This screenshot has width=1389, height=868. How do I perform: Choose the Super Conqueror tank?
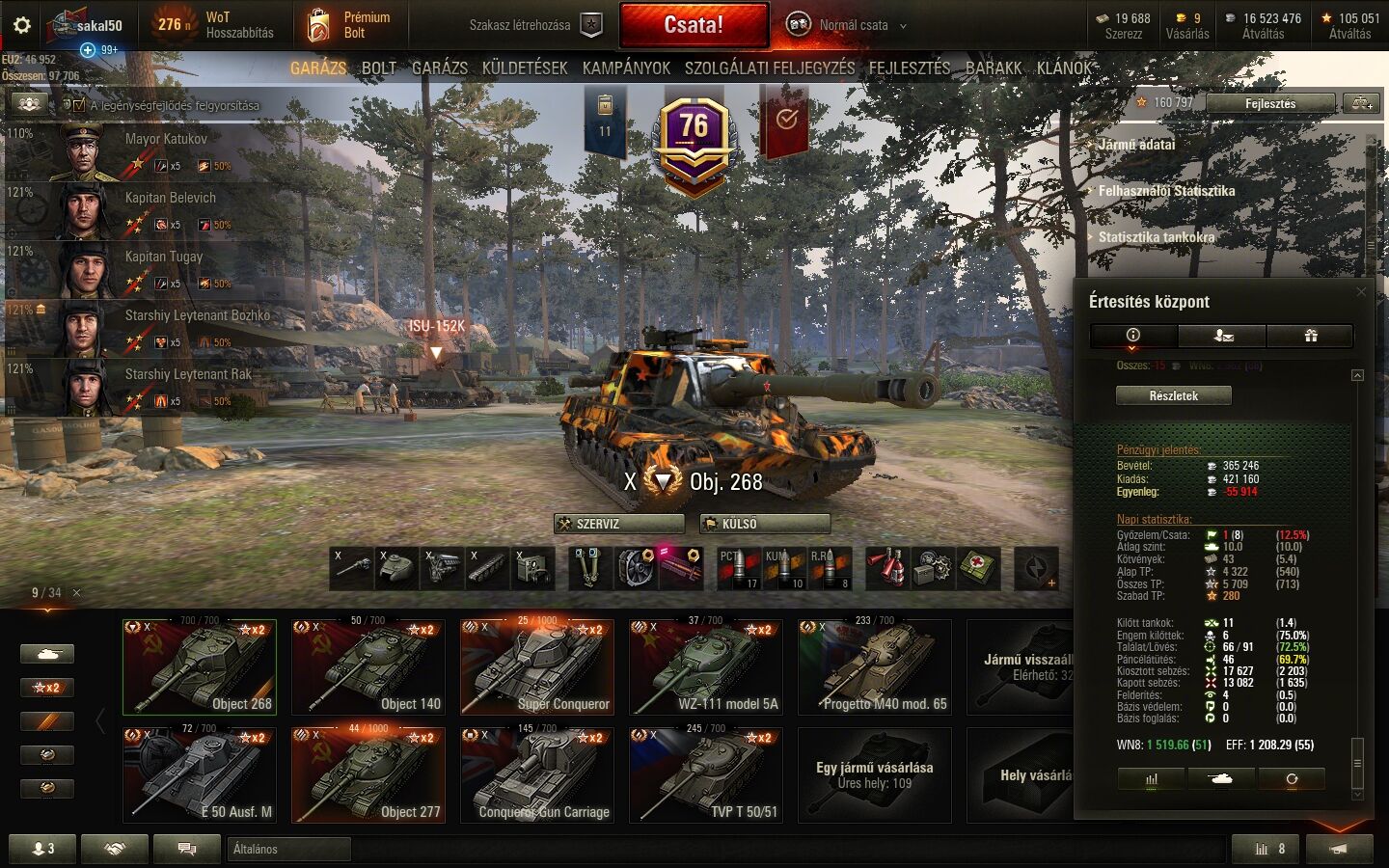tap(537, 667)
